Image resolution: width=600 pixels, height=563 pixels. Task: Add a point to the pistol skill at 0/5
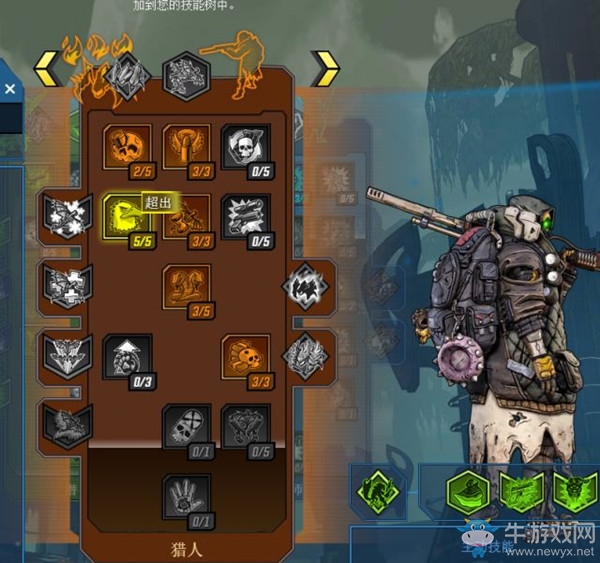click(x=245, y=218)
